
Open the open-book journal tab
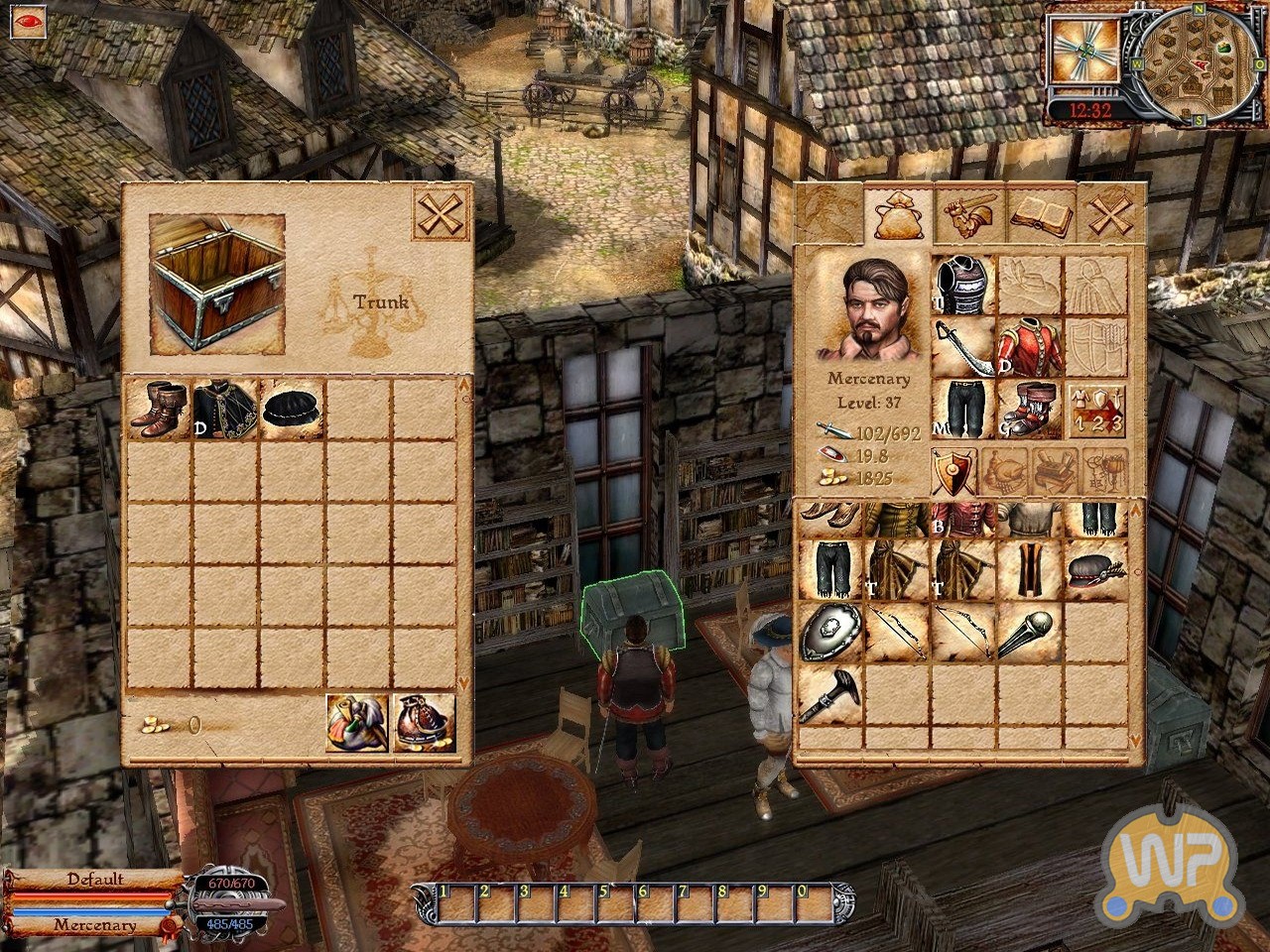[x=1039, y=213]
